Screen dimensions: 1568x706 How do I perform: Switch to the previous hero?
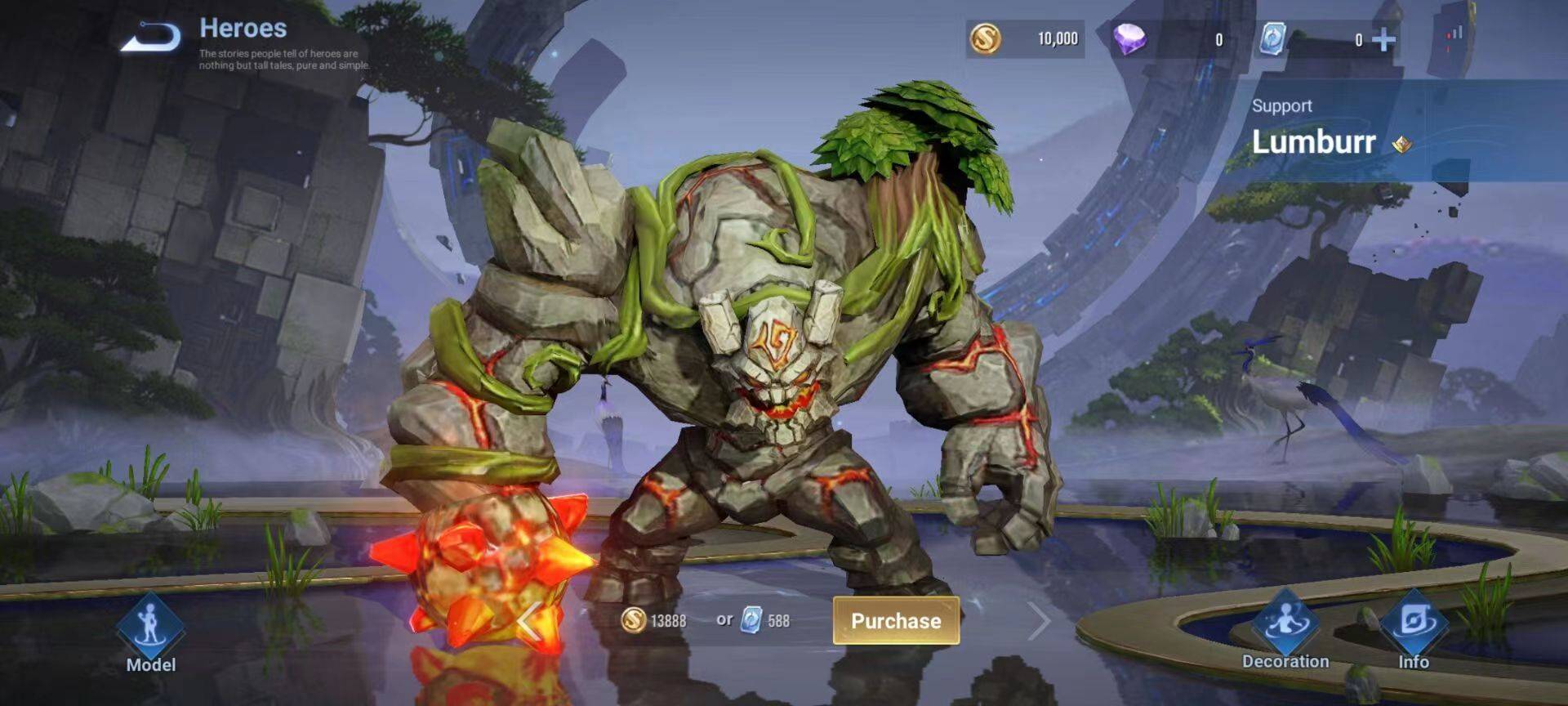coord(529,623)
